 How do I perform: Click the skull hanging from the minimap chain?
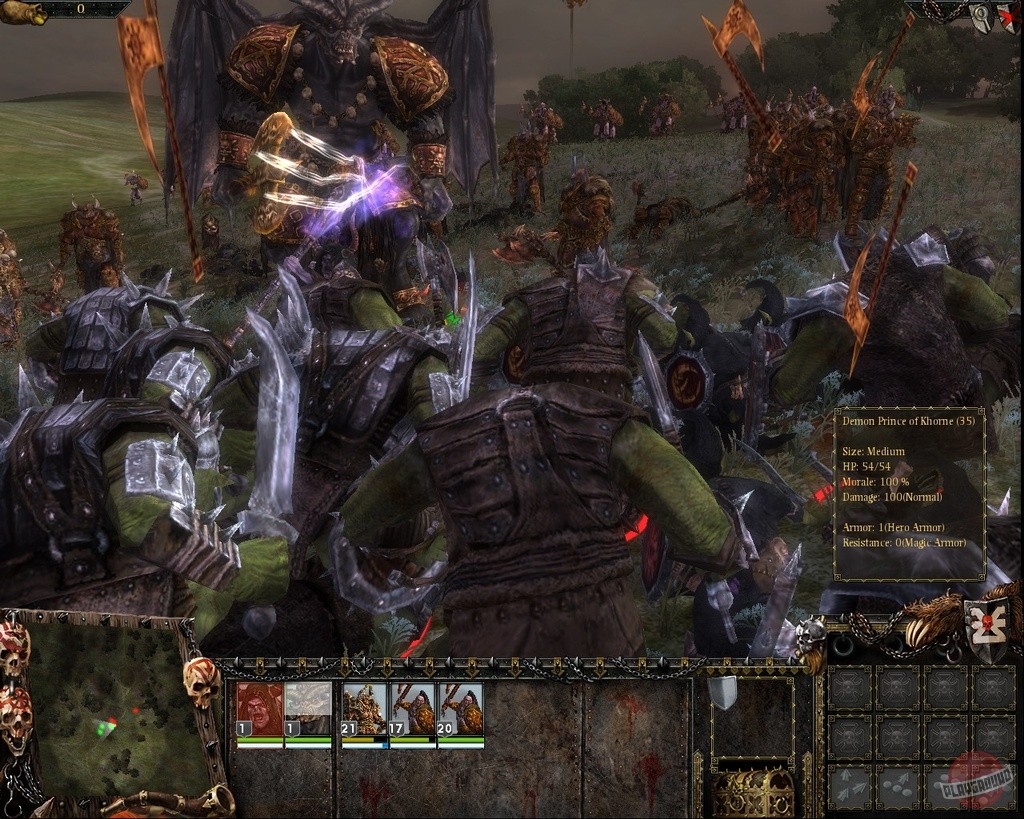pos(201,682)
